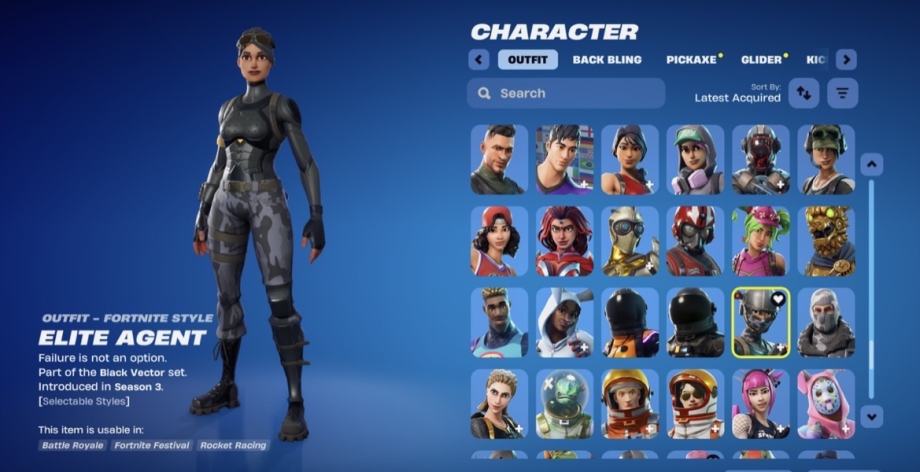920x472 pixels.
Task: Select the green alien in glass helmet outfit
Action: [565, 403]
